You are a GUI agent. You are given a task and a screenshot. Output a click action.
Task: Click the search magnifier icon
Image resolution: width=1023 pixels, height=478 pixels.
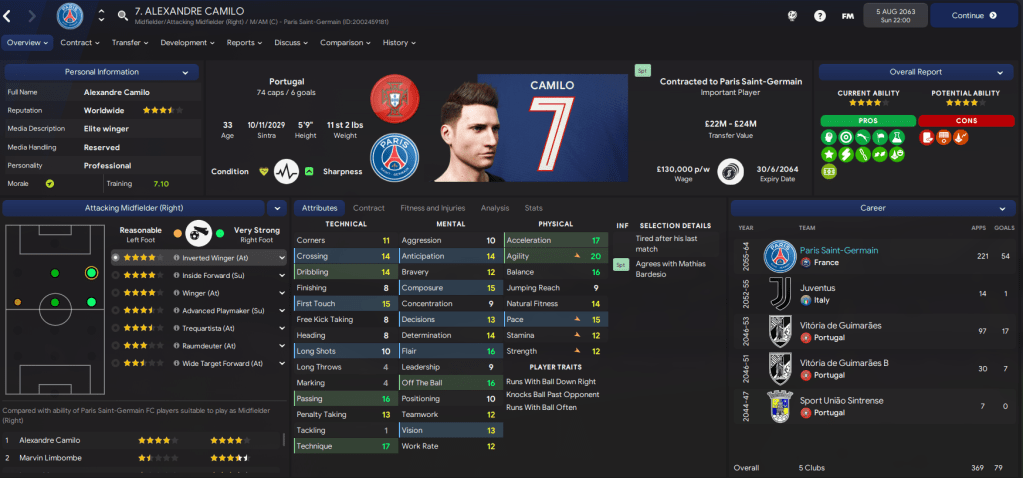click(x=122, y=16)
